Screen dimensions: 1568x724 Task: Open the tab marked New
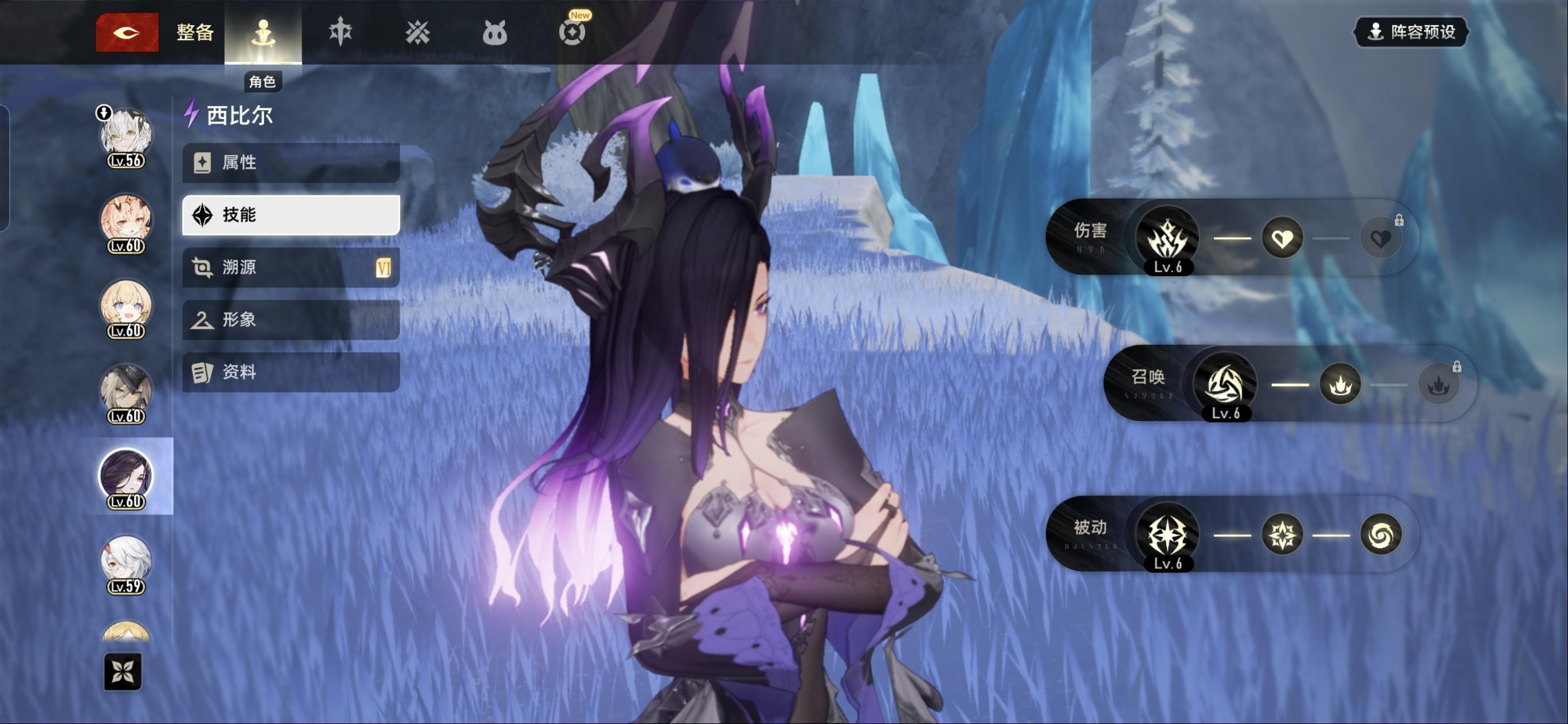(572, 32)
